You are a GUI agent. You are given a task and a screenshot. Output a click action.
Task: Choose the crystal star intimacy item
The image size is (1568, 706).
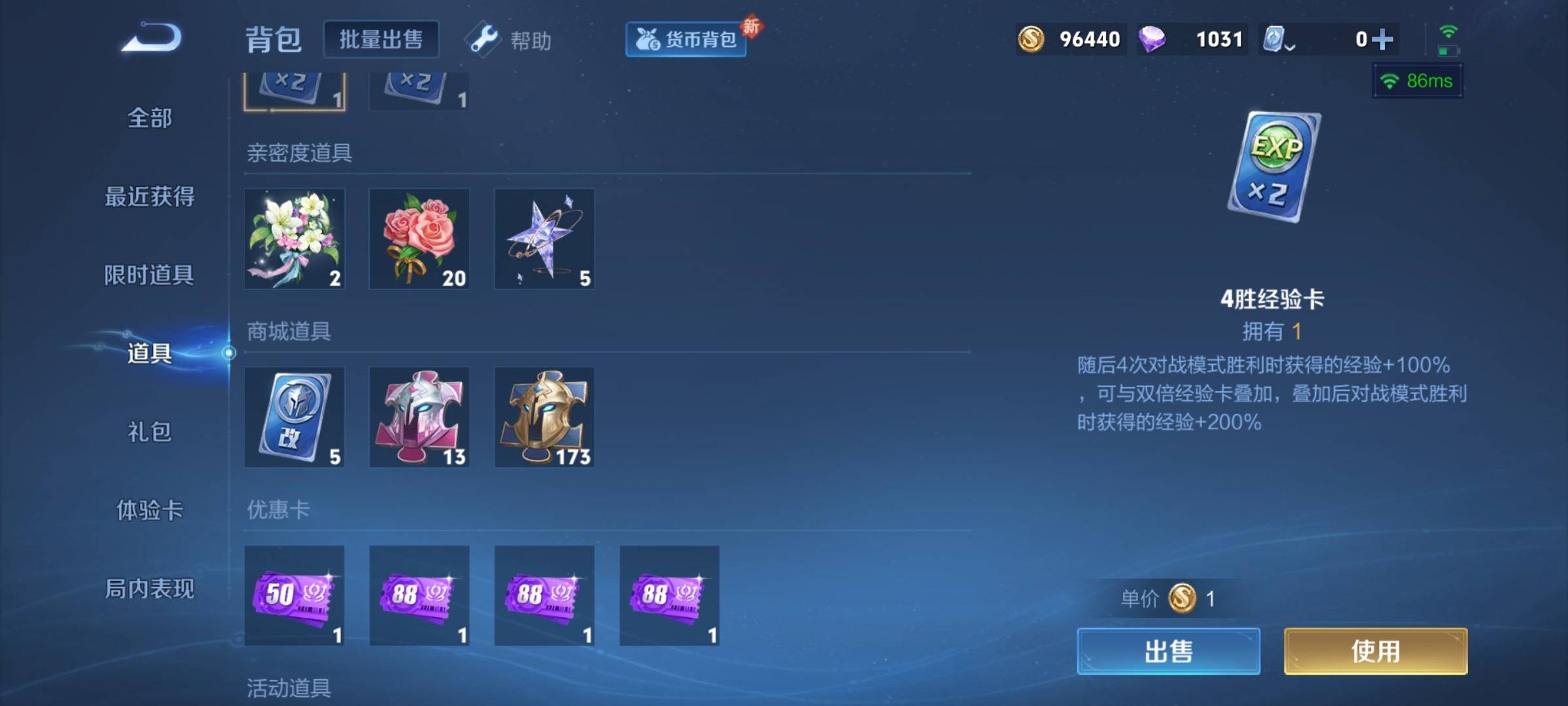coord(544,239)
